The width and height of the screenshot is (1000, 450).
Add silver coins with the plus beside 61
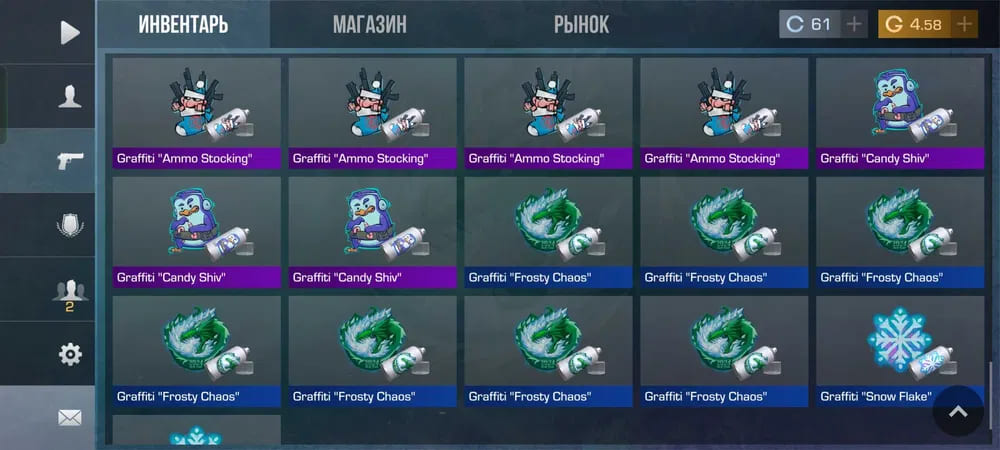pos(853,25)
